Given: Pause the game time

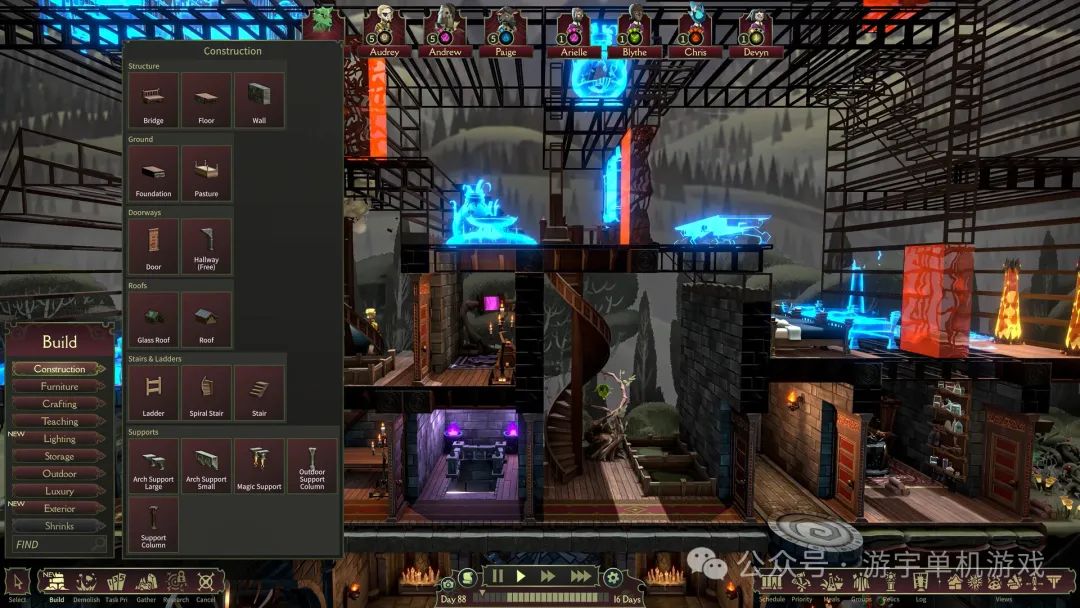Looking at the screenshot, I should tap(497, 576).
